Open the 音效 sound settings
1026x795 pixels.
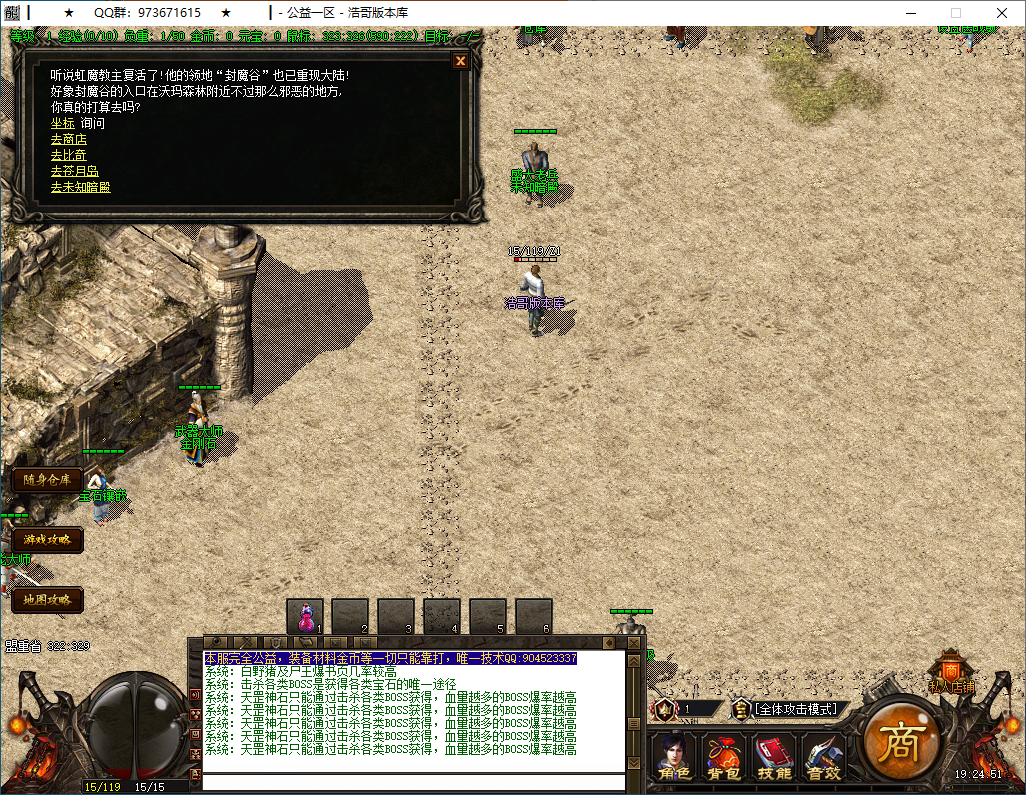(x=824, y=757)
